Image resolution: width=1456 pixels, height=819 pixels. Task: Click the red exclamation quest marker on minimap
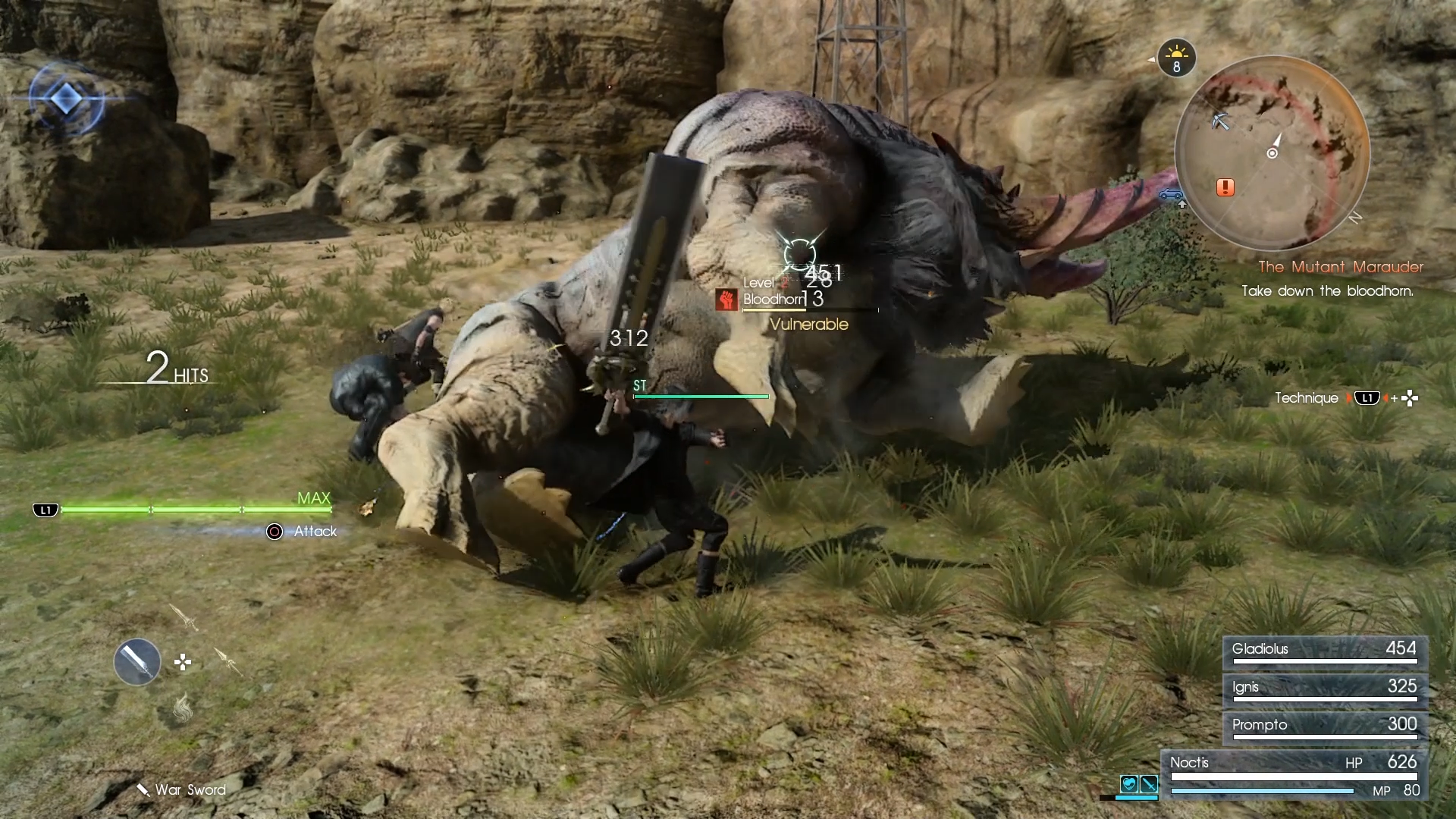[1225, 187]
